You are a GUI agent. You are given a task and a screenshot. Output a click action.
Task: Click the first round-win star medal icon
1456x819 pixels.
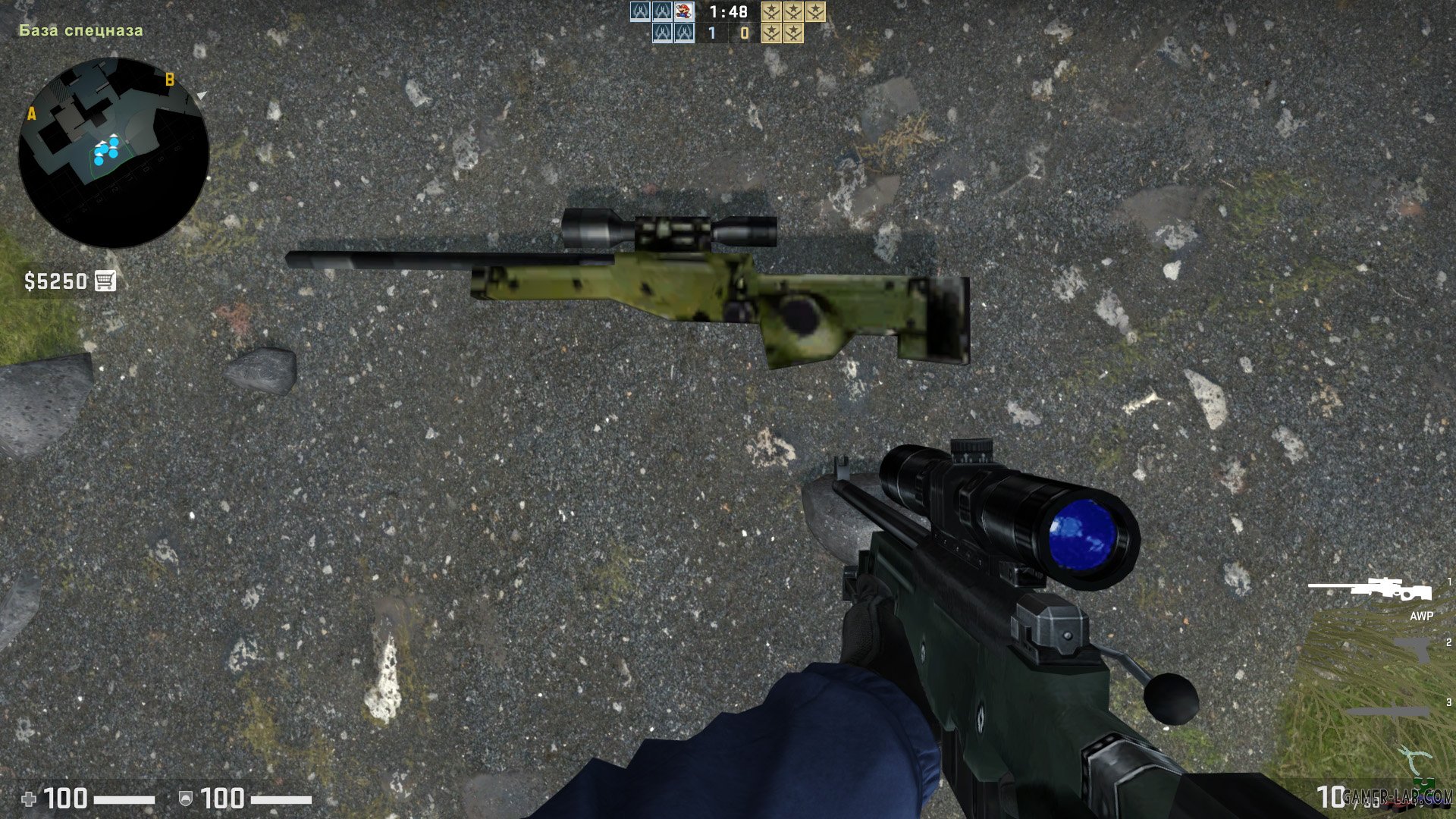pyautogui.click(x=771, y=11)
